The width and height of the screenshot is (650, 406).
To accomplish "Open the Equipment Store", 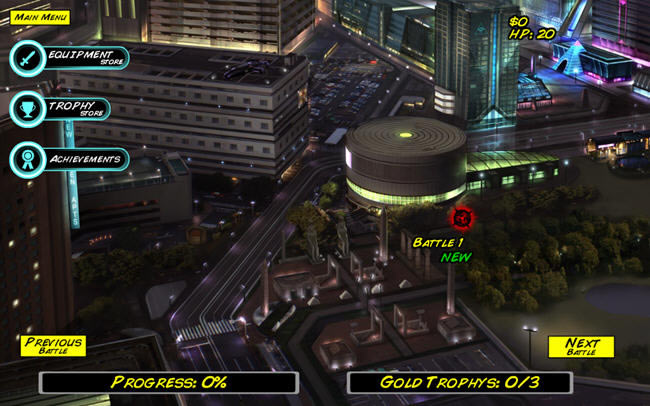I will (69, 58).
